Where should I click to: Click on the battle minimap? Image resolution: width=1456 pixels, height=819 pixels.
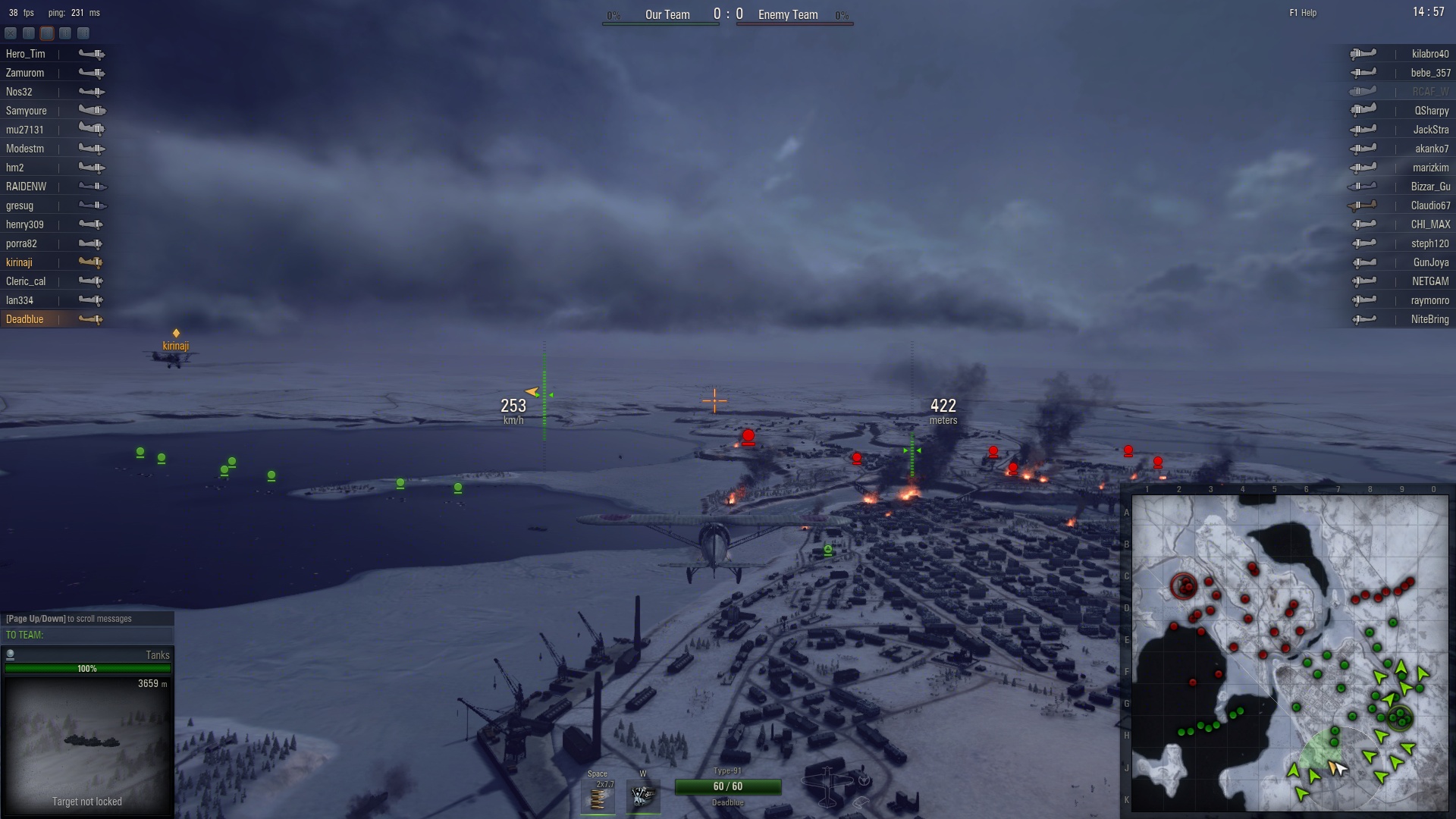(1289, 653)
